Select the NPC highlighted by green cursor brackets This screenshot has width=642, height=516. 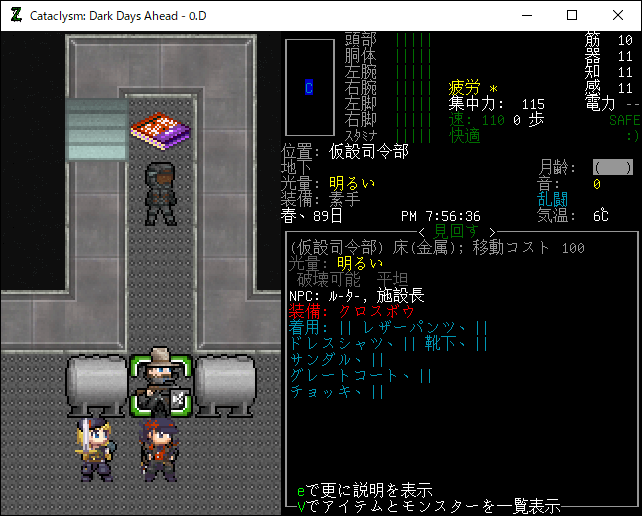coord(159,385)
